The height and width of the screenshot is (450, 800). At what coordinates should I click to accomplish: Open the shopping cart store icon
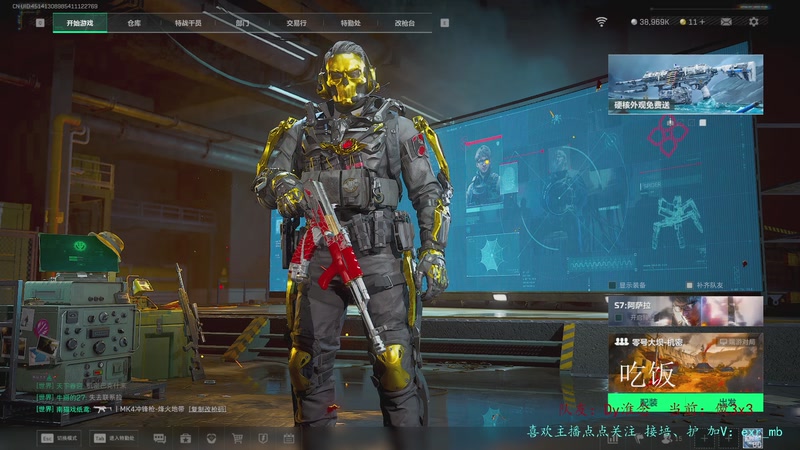tap(237, 438)
